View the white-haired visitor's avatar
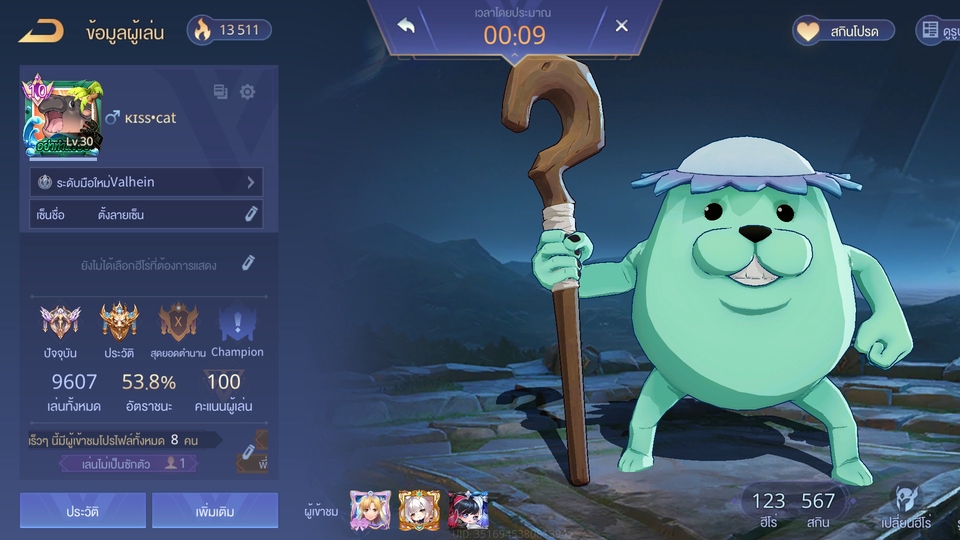 pos(419,511)
